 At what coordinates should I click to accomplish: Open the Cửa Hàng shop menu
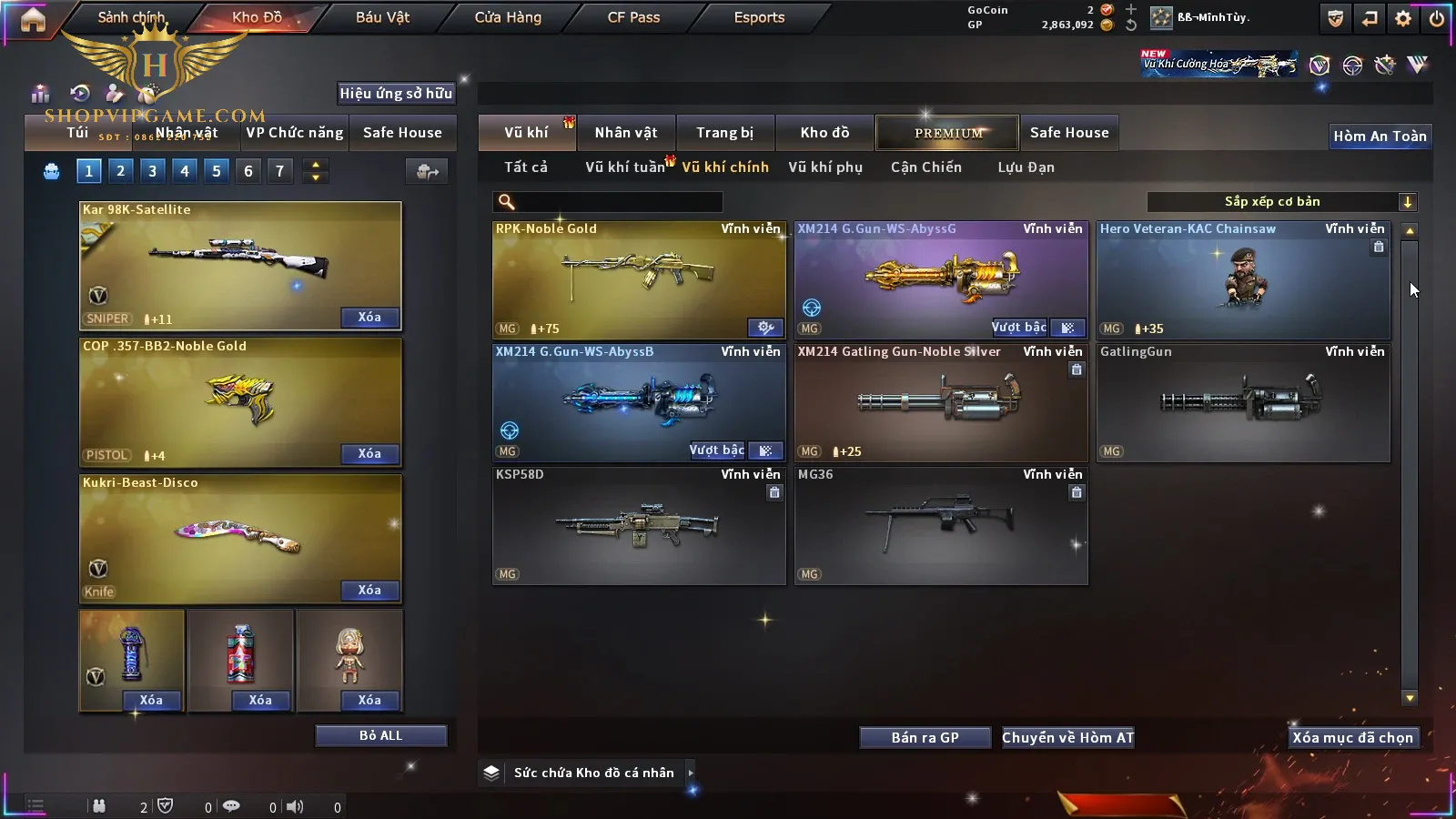(x=508, y=17)
